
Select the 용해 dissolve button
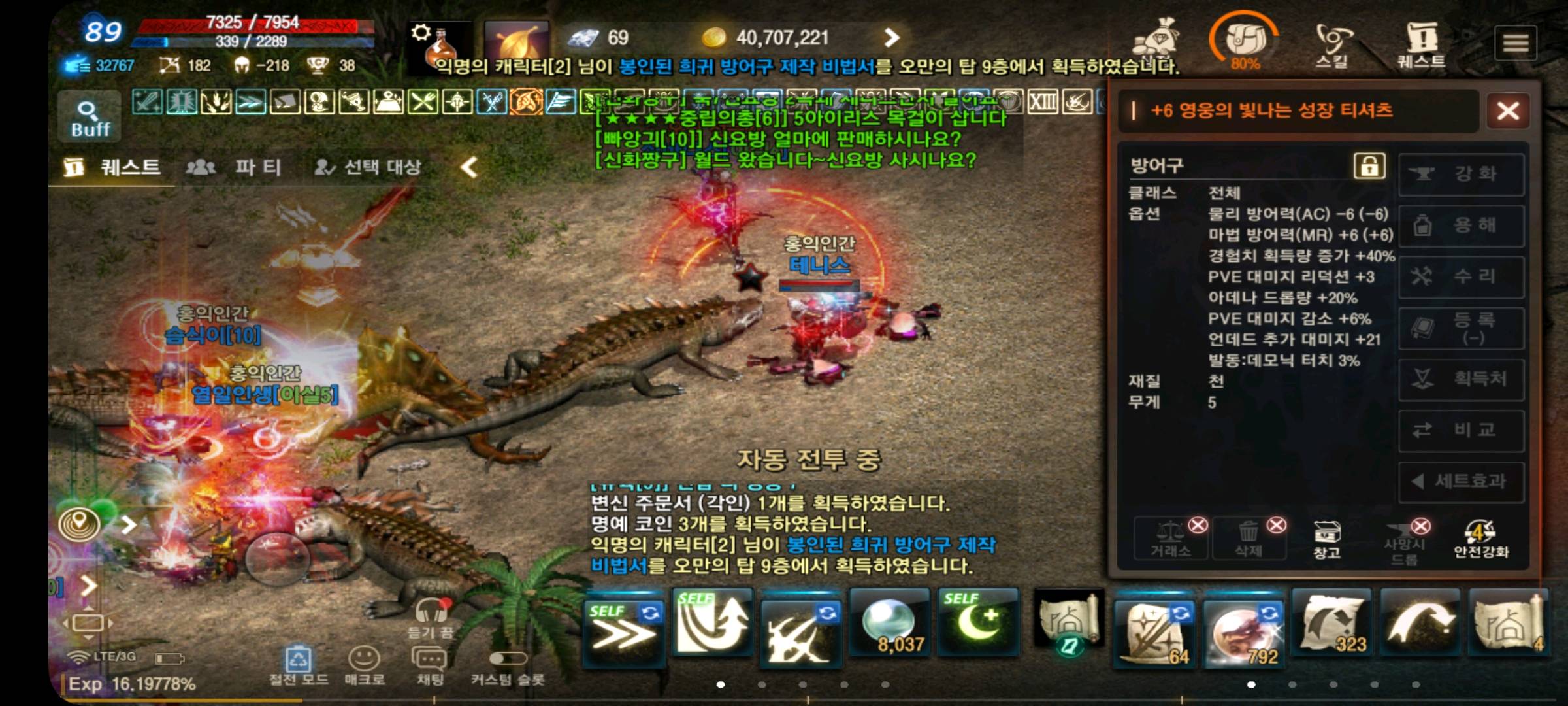point(1462,226)
